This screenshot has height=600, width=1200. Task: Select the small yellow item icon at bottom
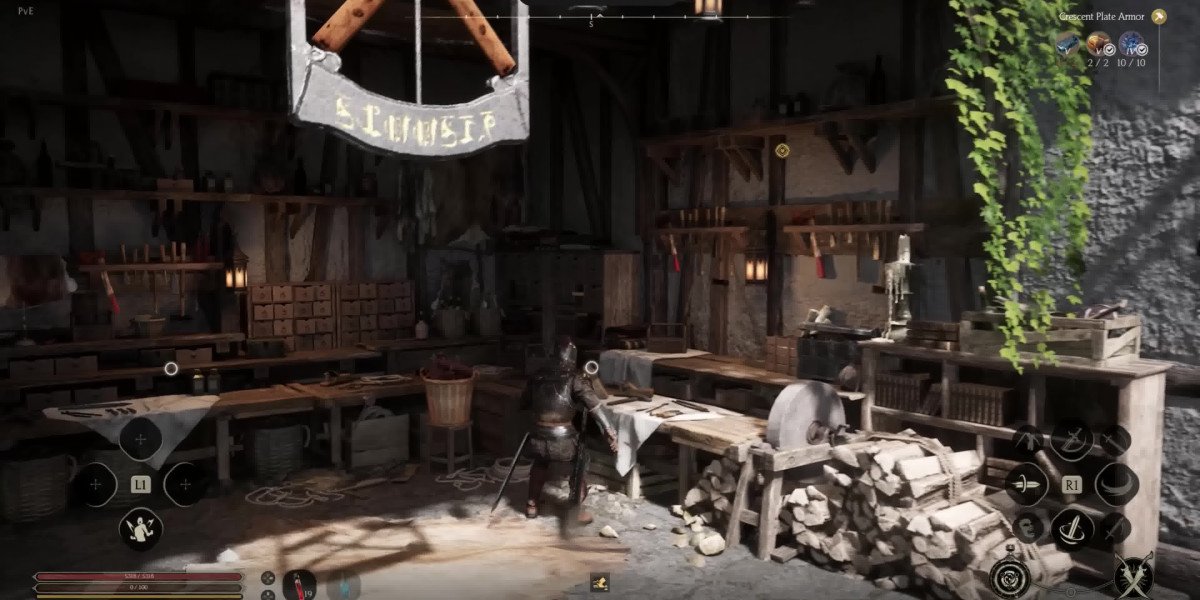(x=600, y=580)
